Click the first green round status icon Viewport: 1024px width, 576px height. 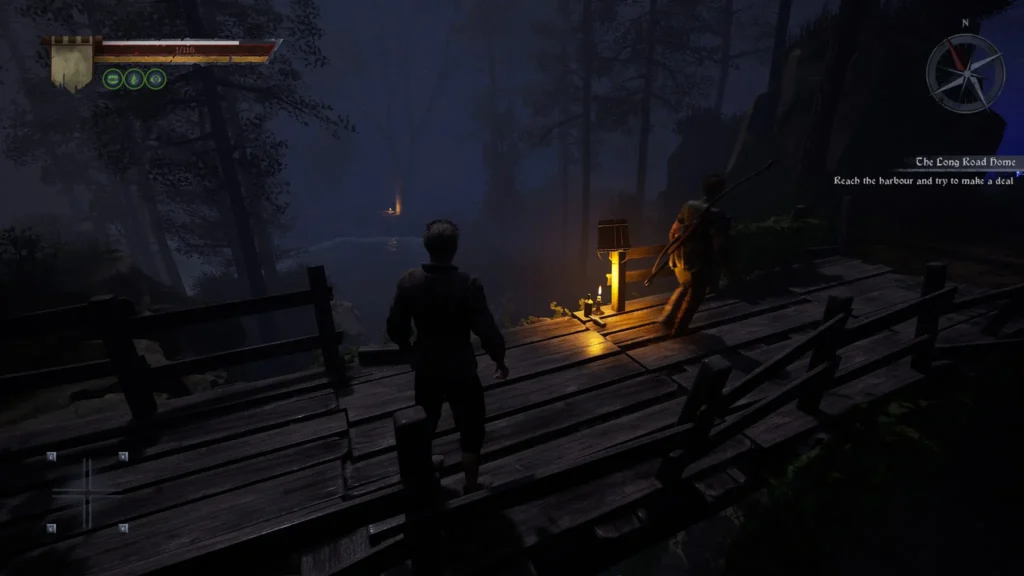coord(112,79)
